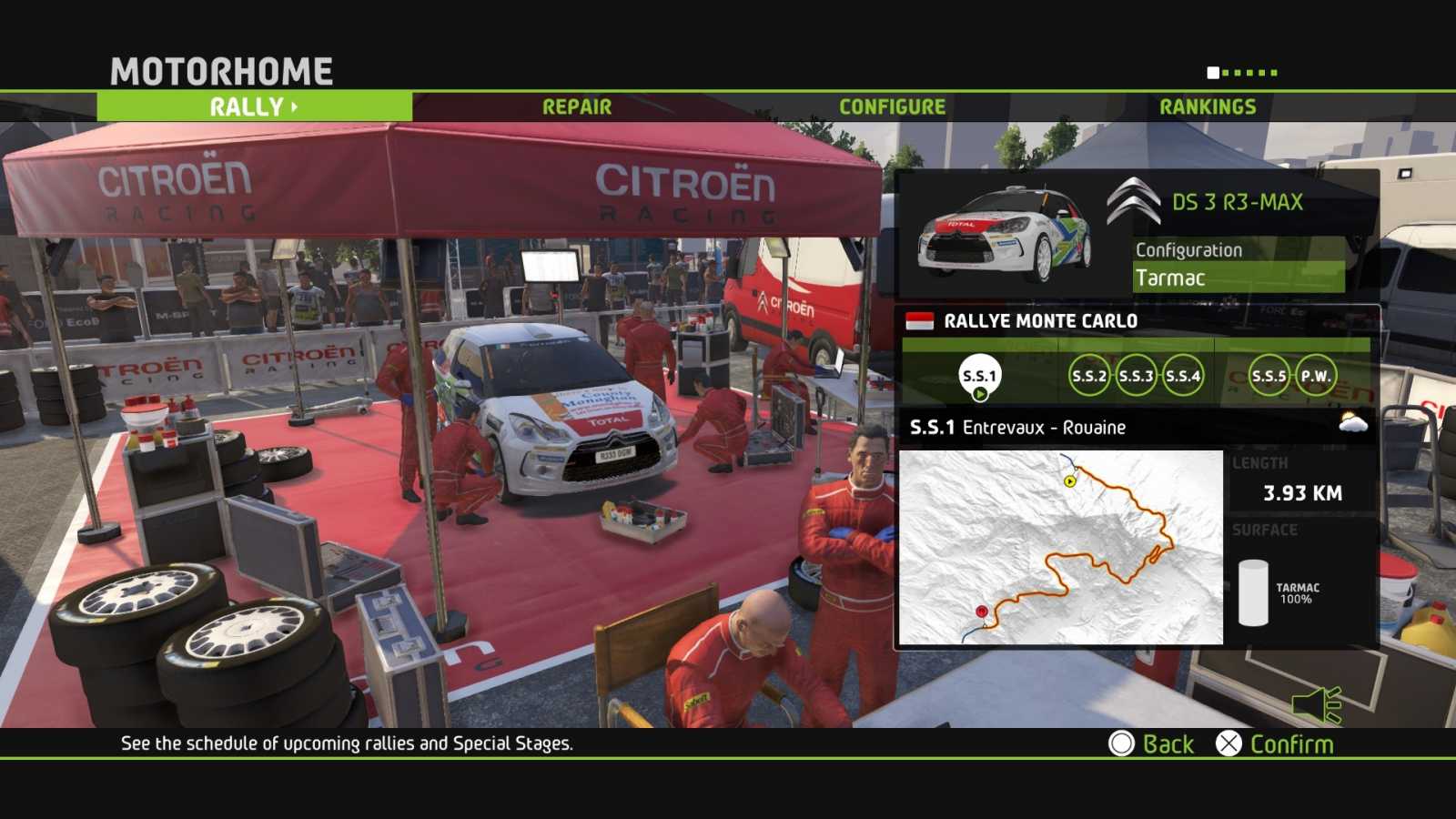Image resolution: width=1456 pixels, height=819 pixels.
Task: Open the RANKINGS section
Action: 1208,106
